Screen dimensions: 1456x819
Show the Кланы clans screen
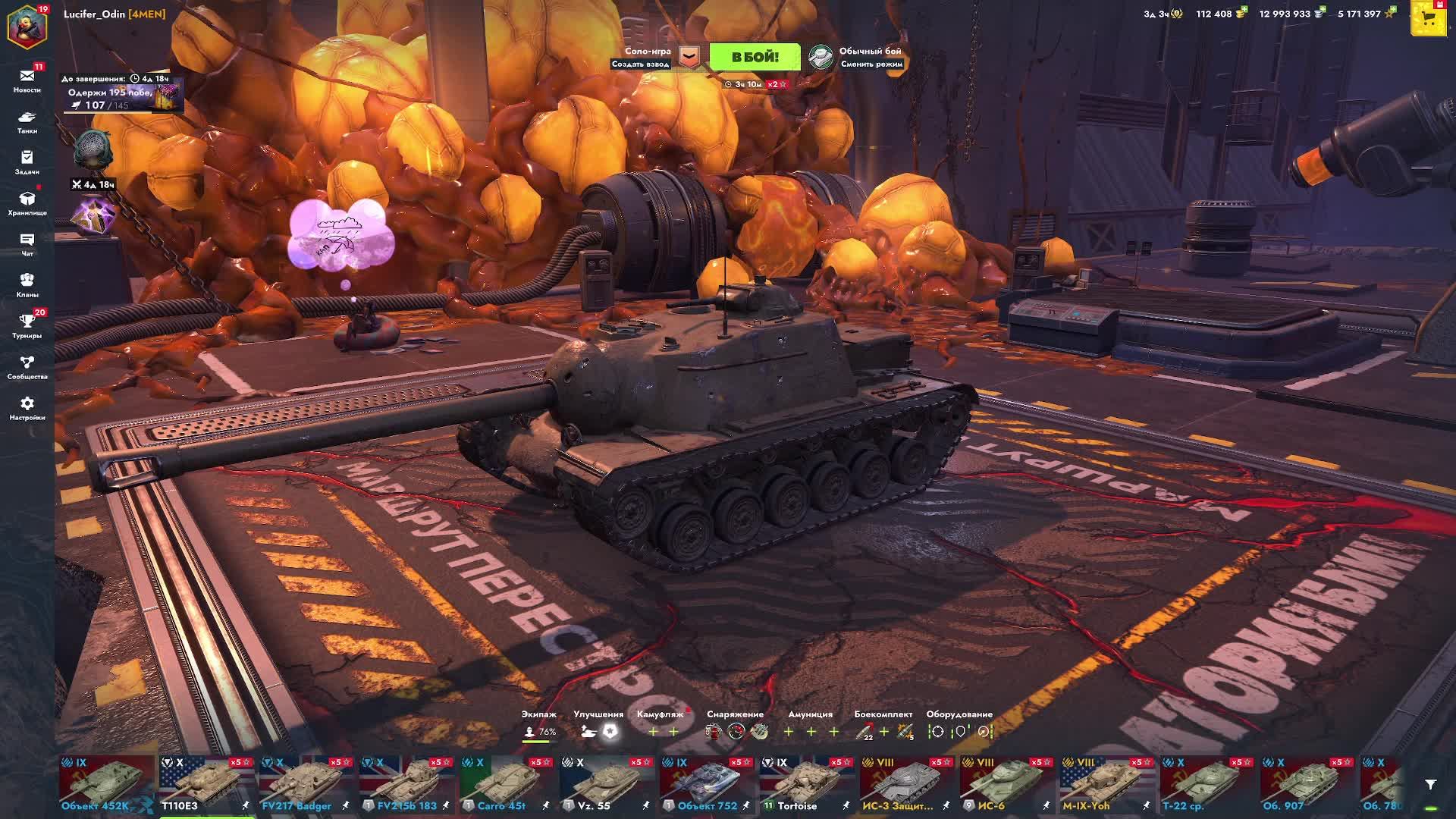[27, 284]
